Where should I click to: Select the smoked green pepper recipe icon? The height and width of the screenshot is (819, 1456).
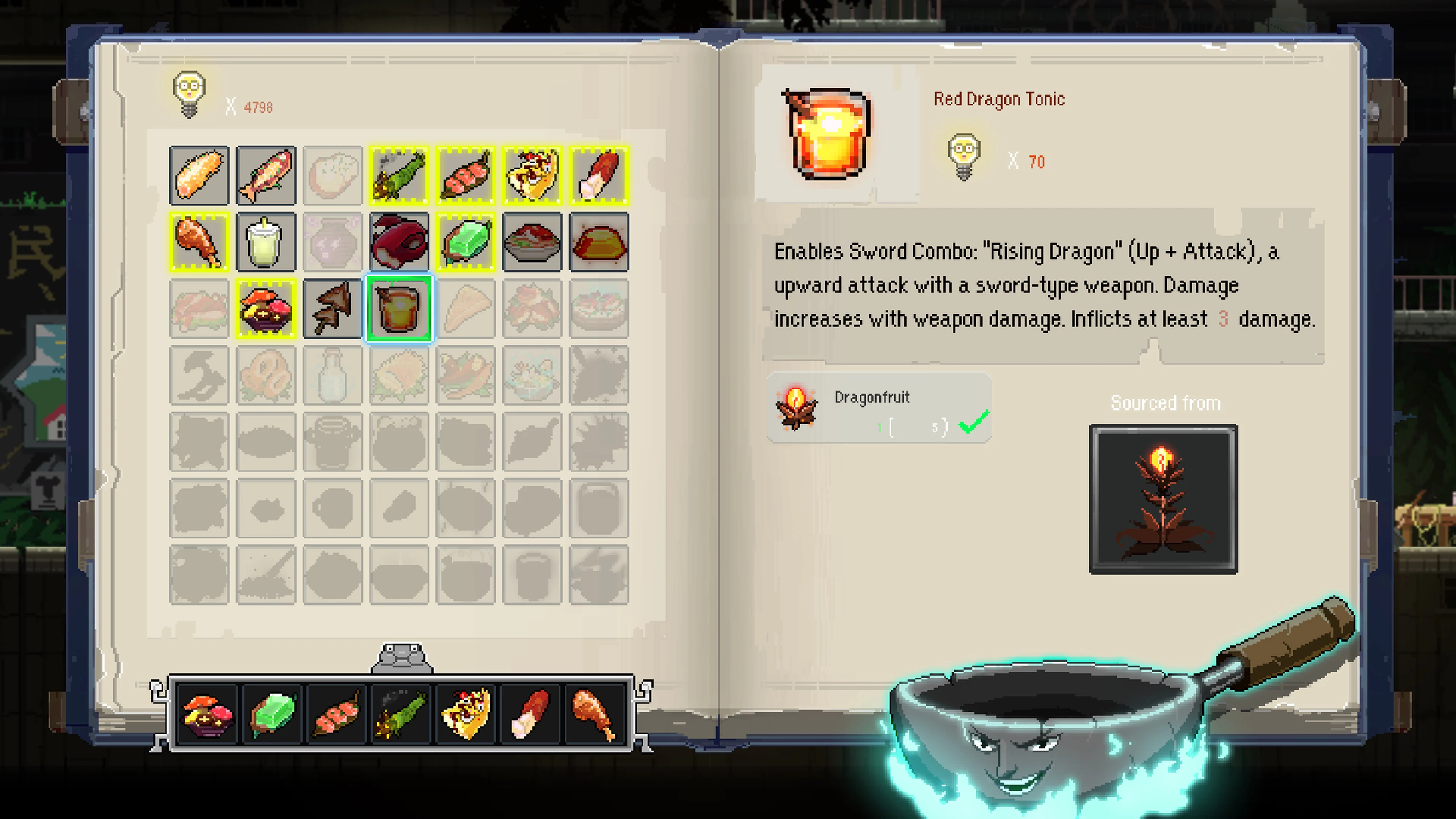click(x=399, y=175)
